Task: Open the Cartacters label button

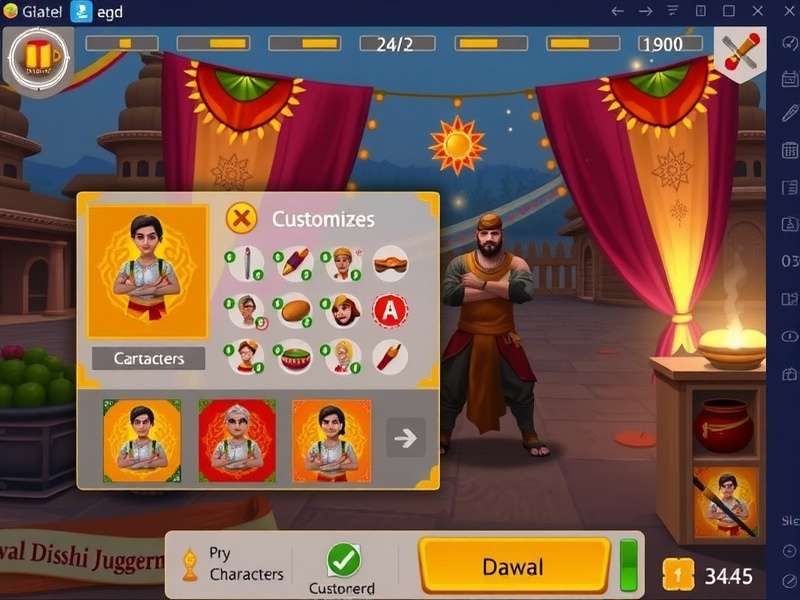Action: tap(148, 358)
